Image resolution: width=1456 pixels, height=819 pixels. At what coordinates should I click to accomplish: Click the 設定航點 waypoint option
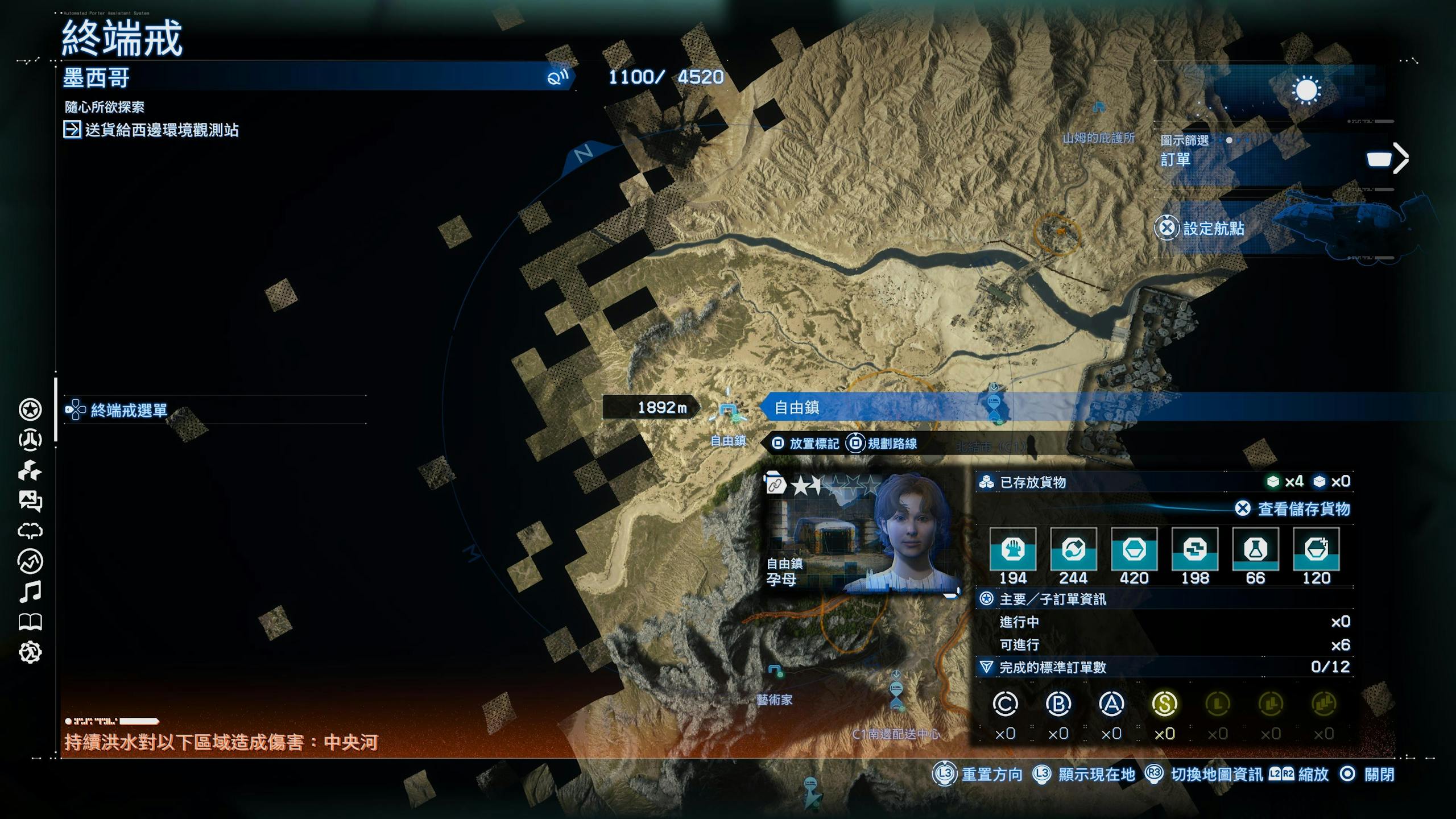(1213, 229)
